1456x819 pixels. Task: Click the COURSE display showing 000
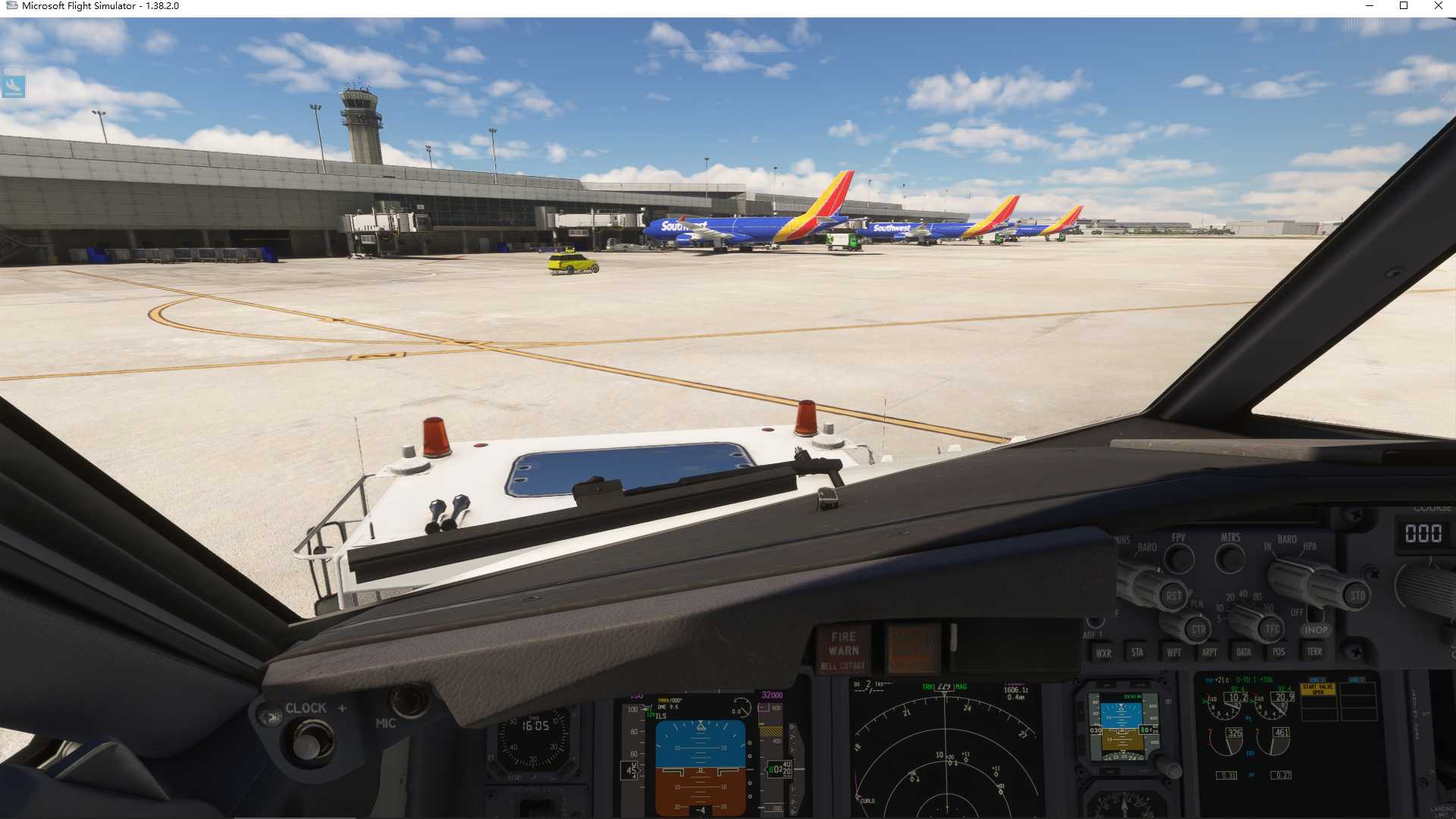point(1423,533)
